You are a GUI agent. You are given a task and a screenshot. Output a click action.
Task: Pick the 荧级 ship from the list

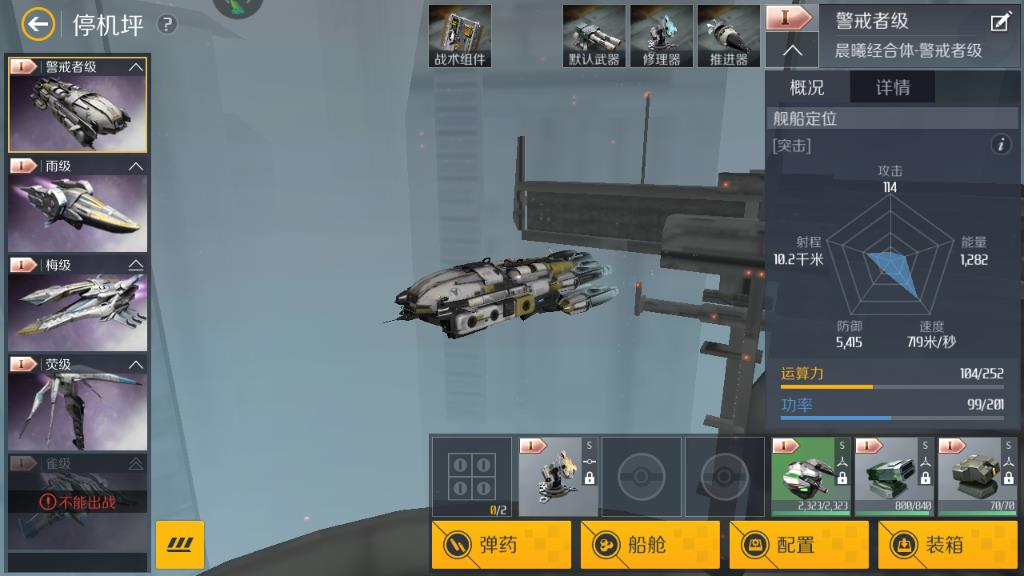coord(77,402)
